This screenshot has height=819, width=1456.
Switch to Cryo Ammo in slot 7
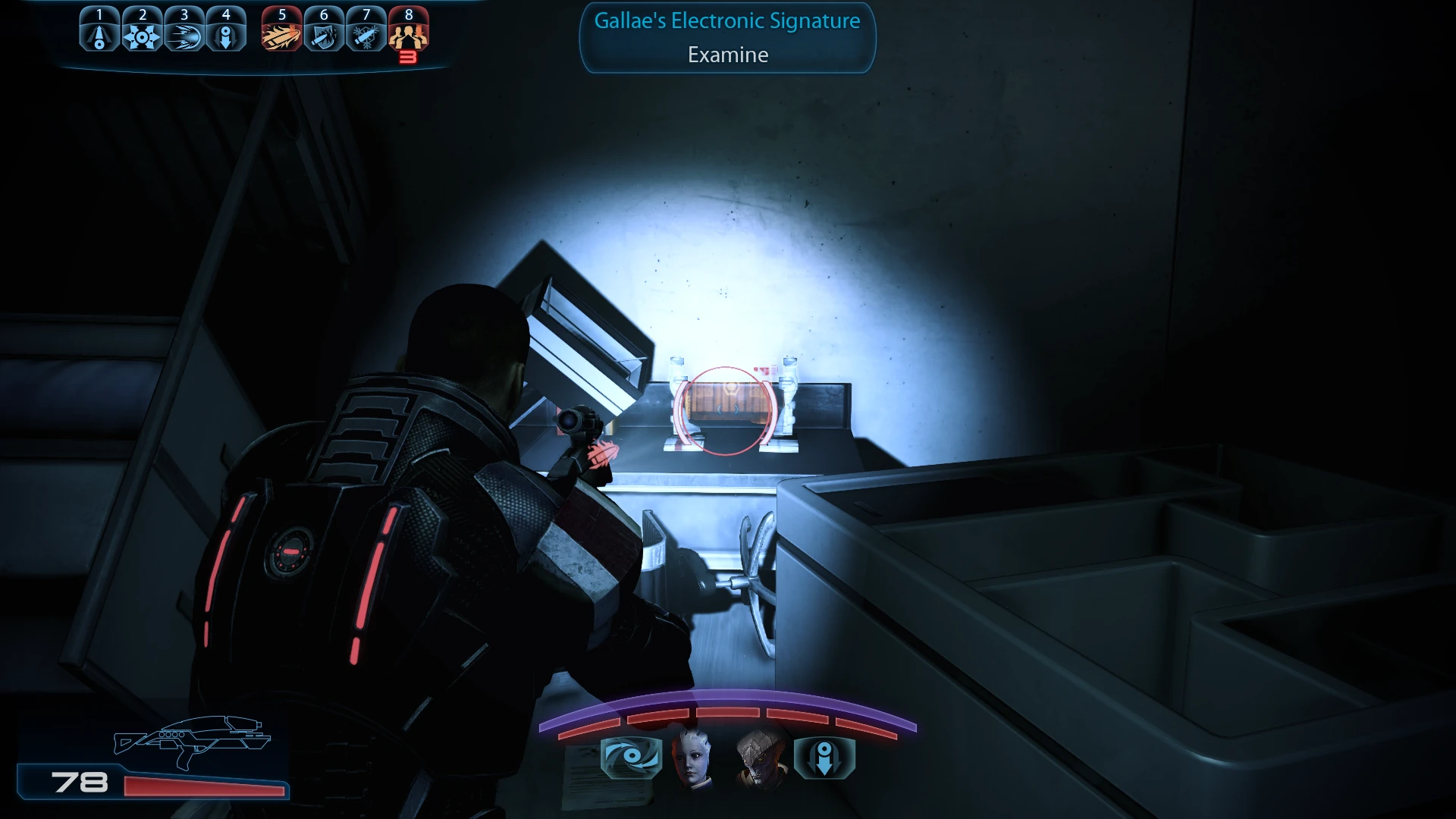tap(366, 30)
